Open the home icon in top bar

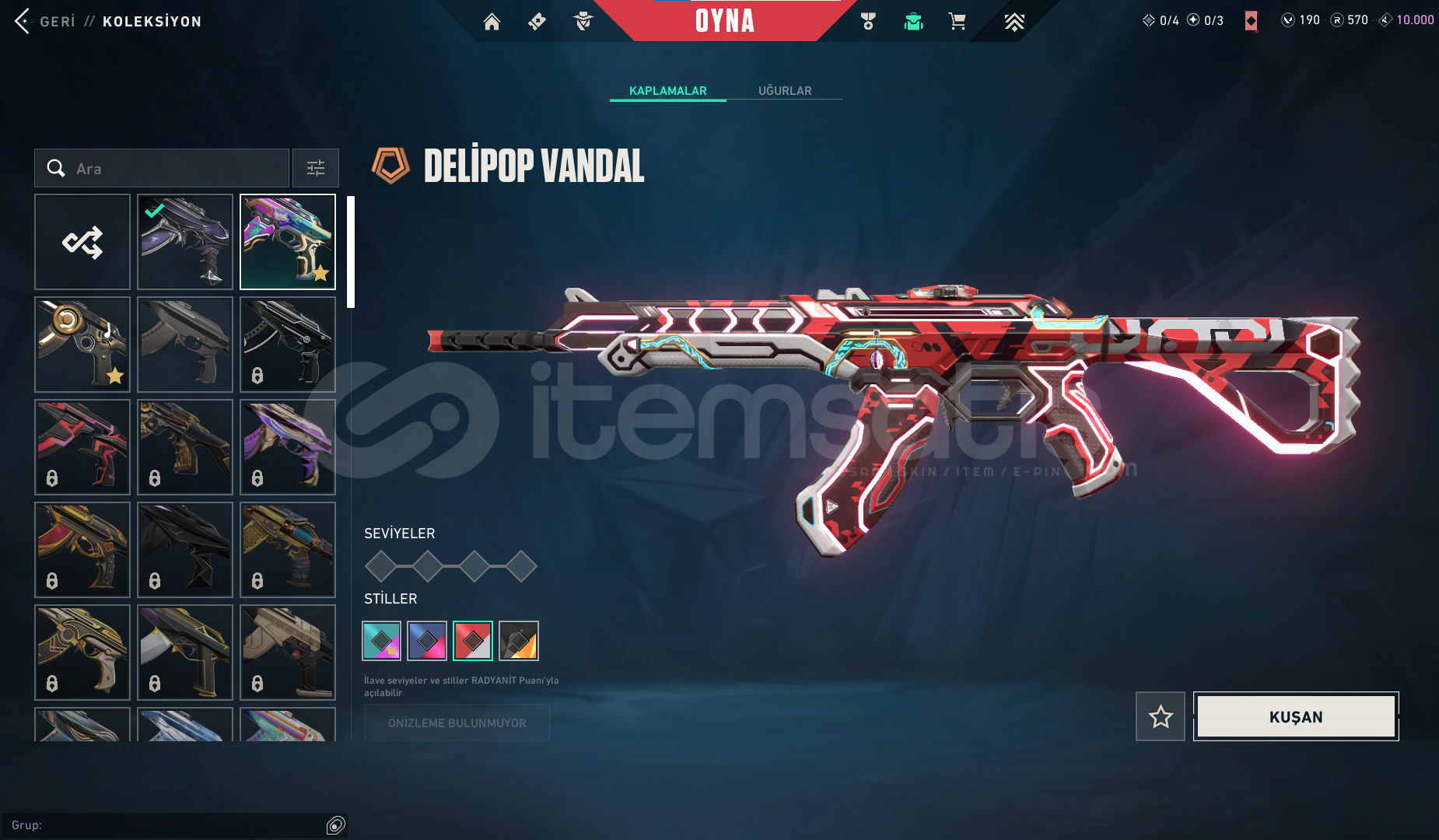coord(492,22)
